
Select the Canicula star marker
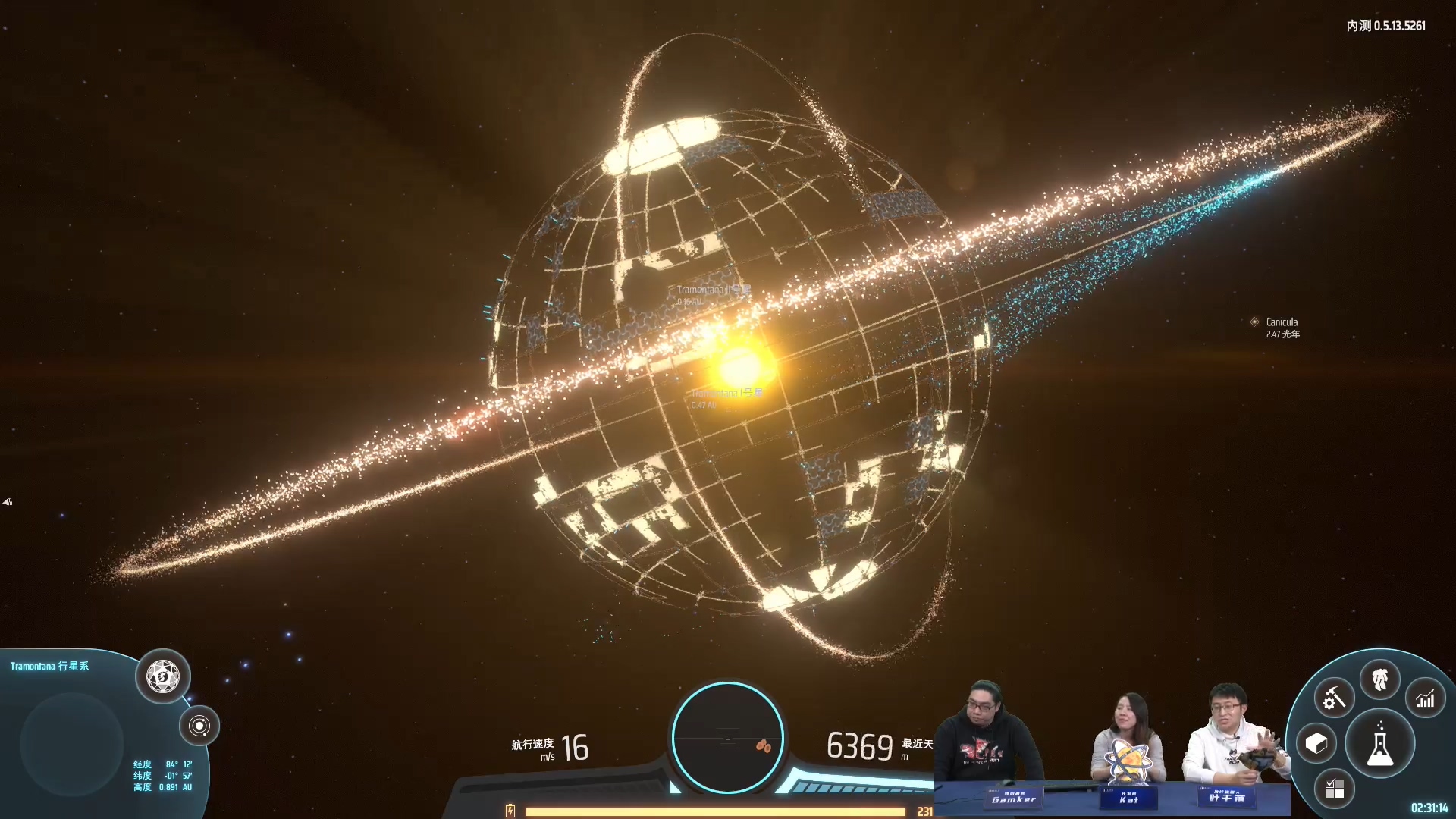tap(1254, 322)
